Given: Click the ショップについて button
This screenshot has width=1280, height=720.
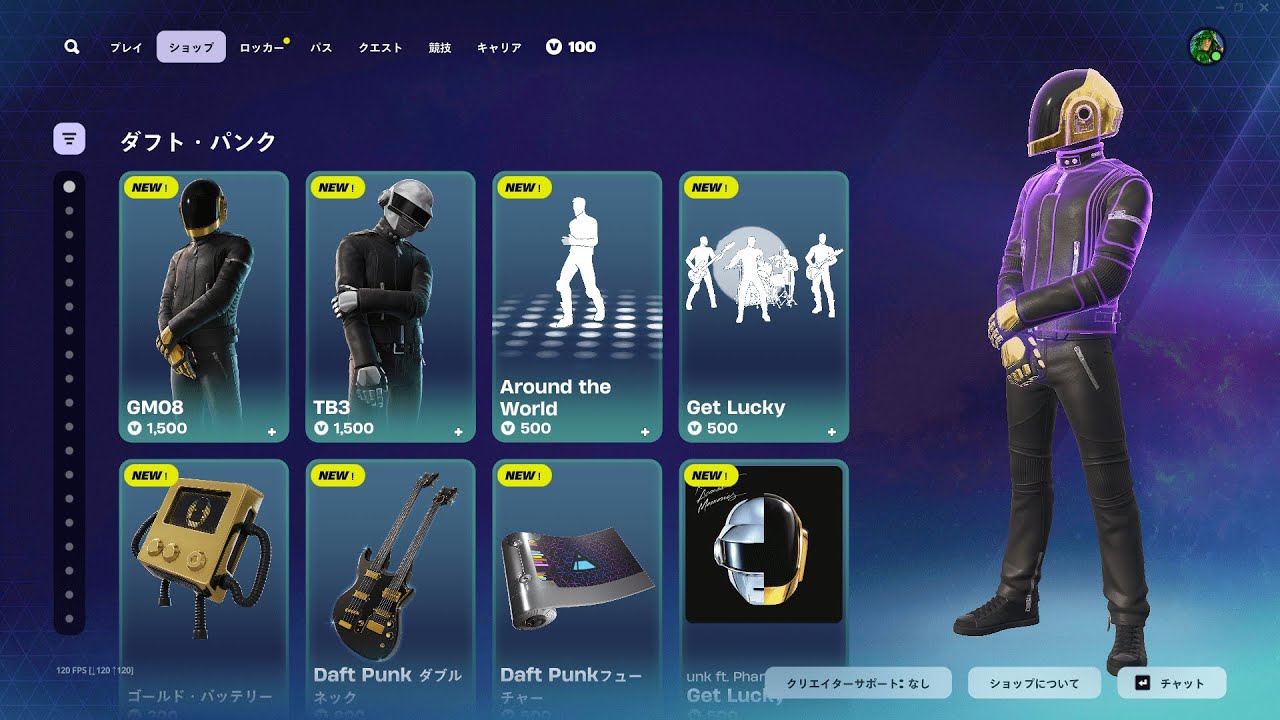Looking at the screenshot, I should pos(1034,683).
